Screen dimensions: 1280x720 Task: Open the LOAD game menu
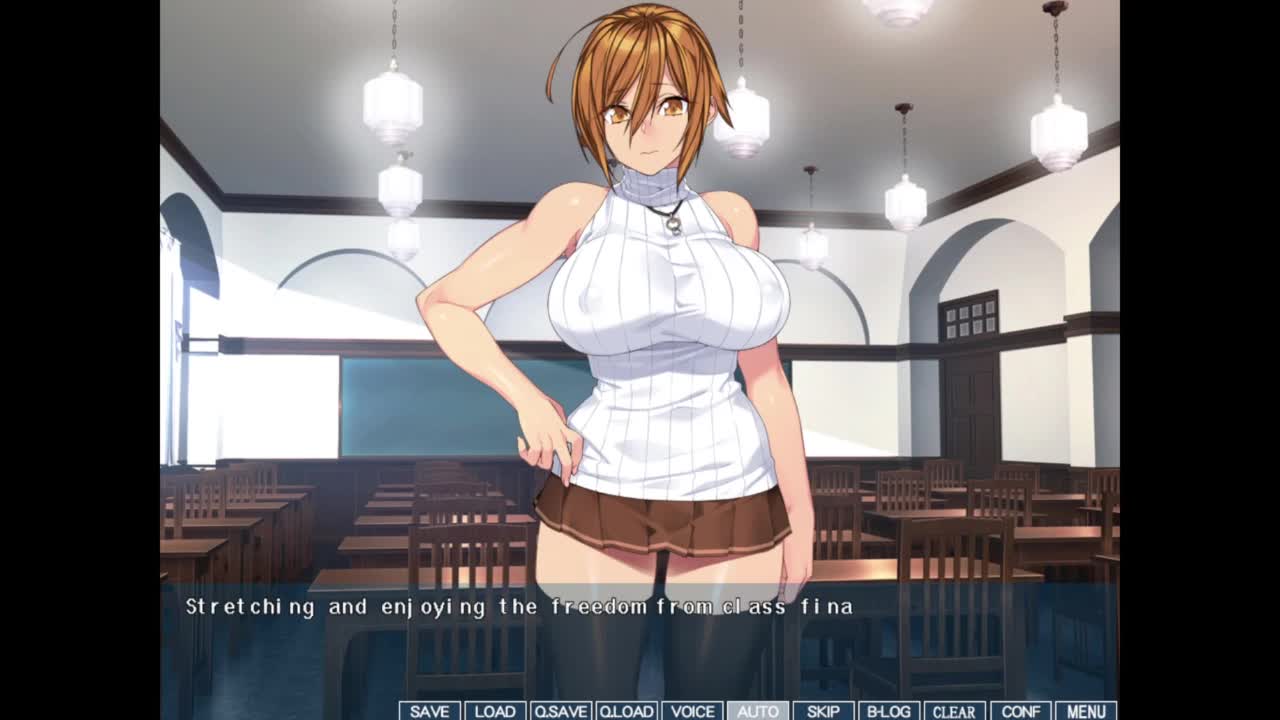tap(495, 711)
